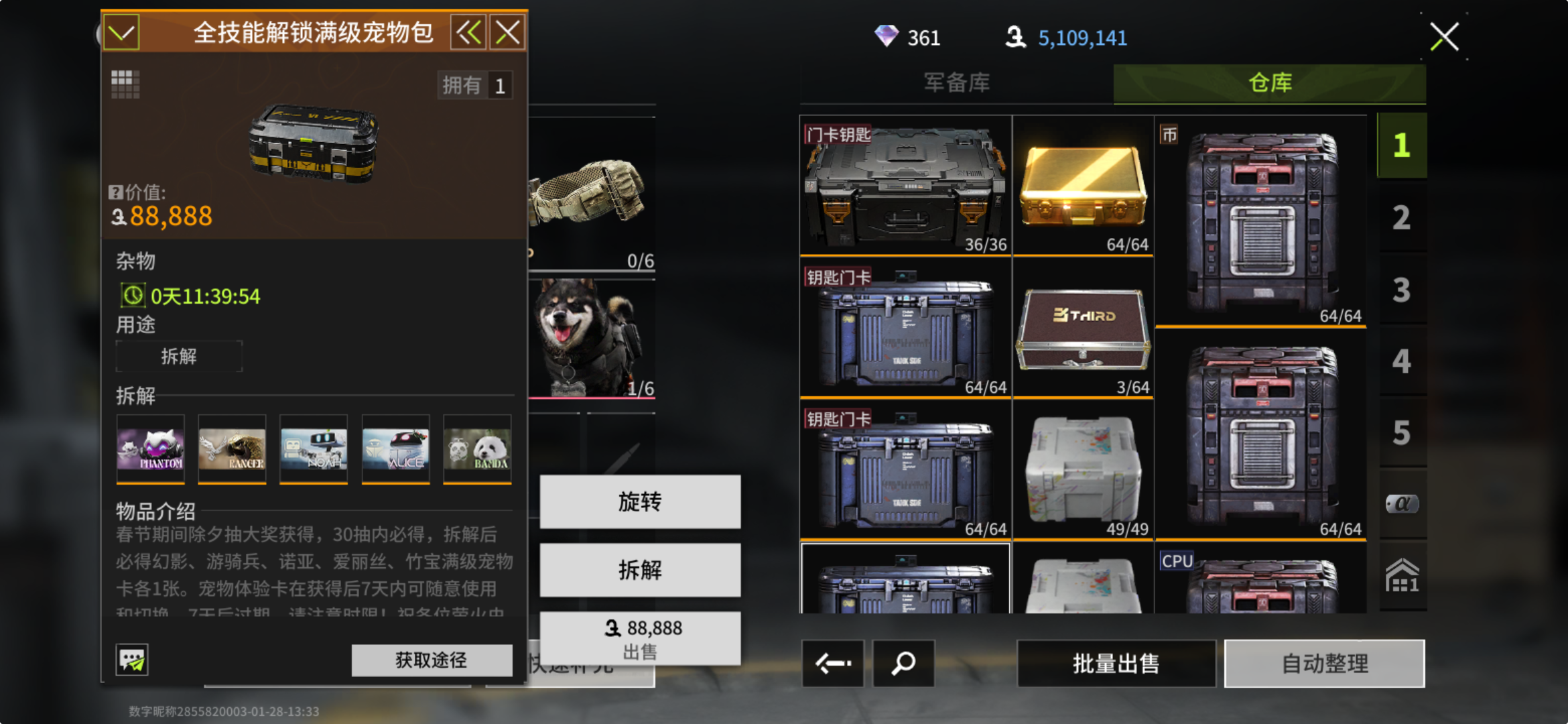The width and height of the screenshot is (1568, 724).
Task: Select the ALICE pet card
Action: click(395, 448)
